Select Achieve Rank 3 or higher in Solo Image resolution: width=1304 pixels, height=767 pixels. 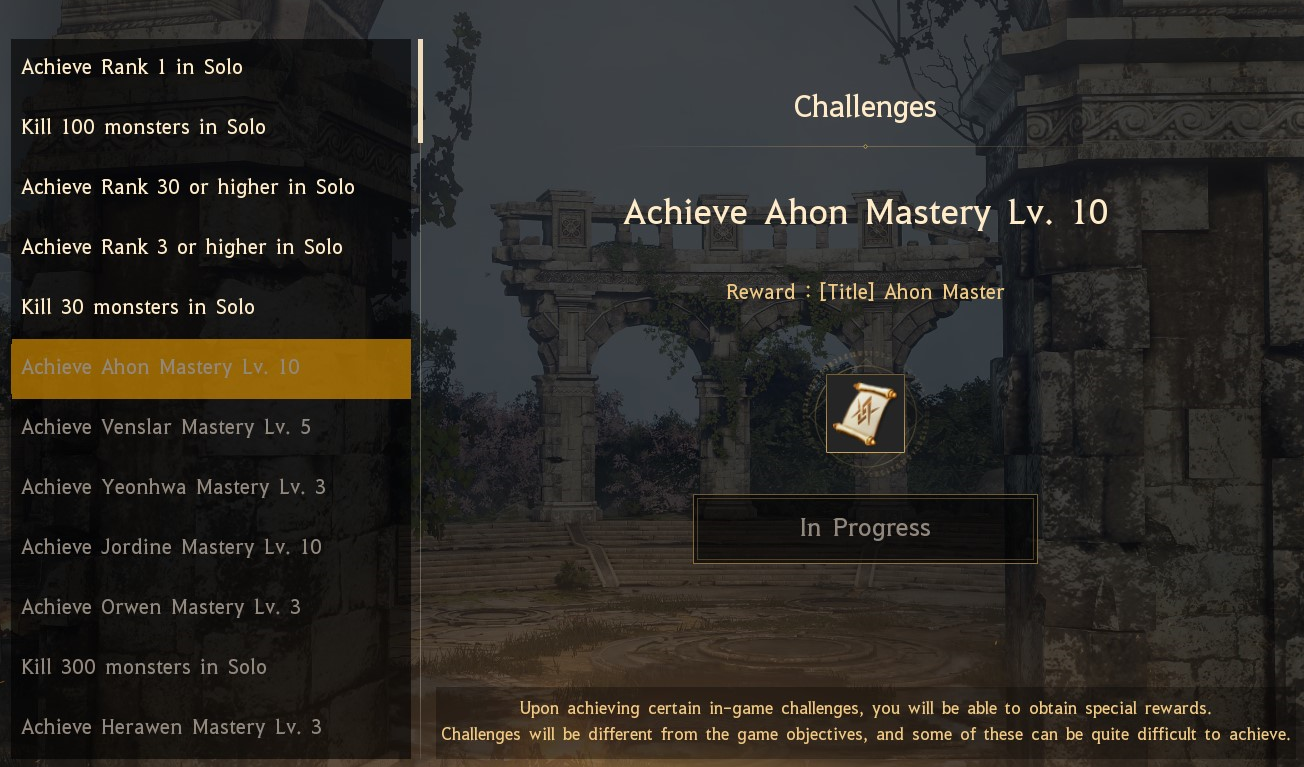210,248
